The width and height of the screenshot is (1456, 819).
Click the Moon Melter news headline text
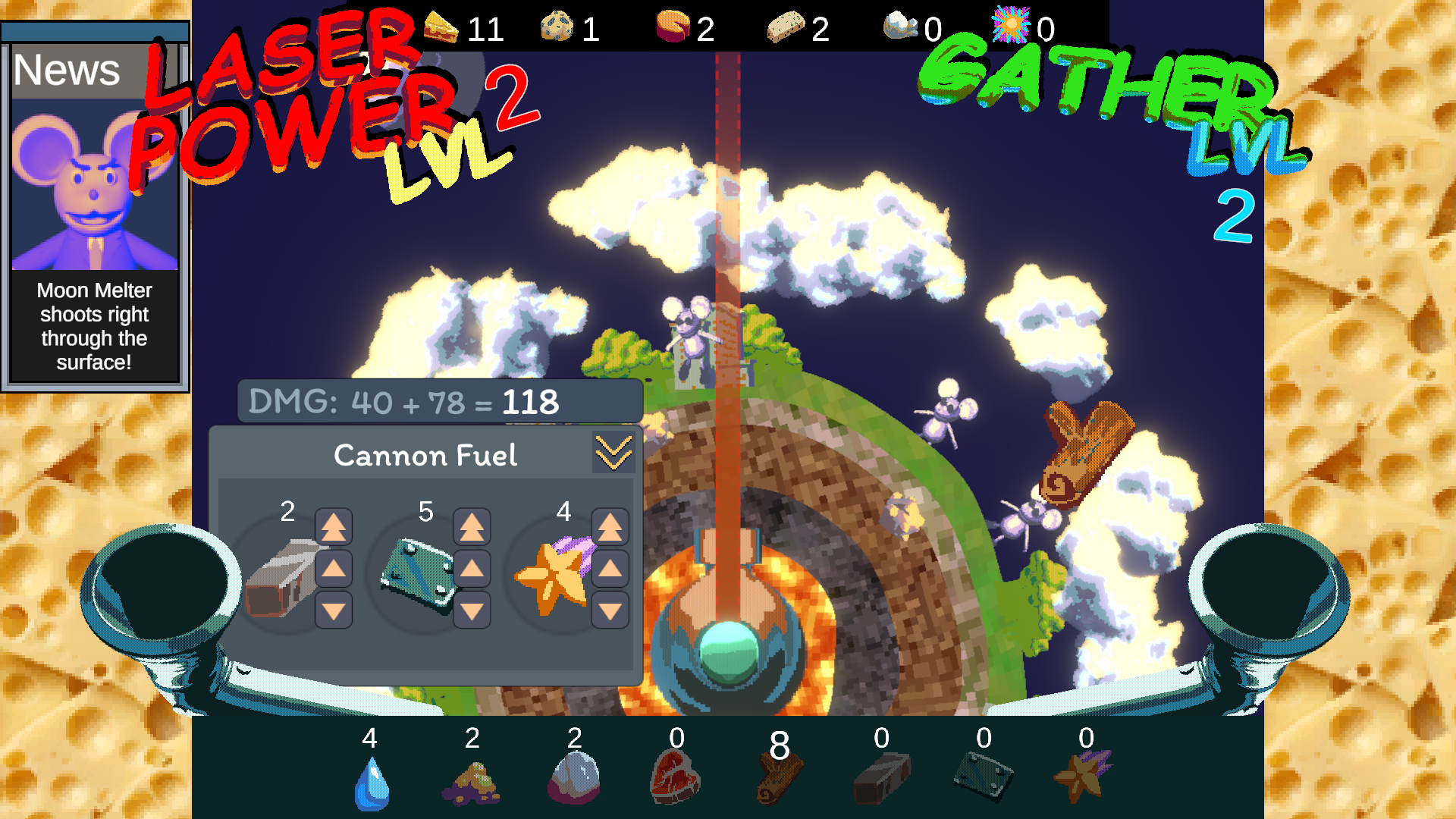coord(93,326)
